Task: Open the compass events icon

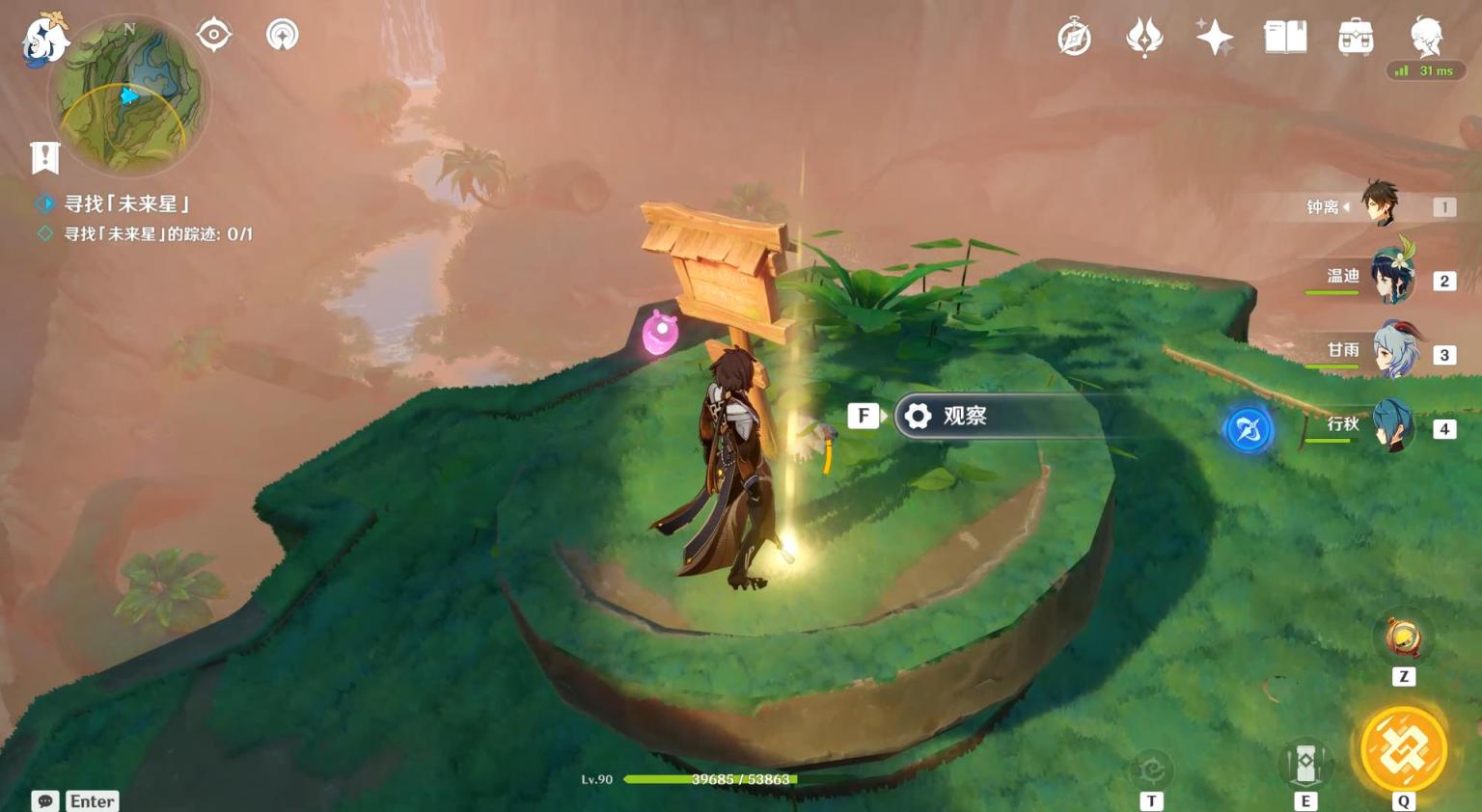Action: point(1074,38)
